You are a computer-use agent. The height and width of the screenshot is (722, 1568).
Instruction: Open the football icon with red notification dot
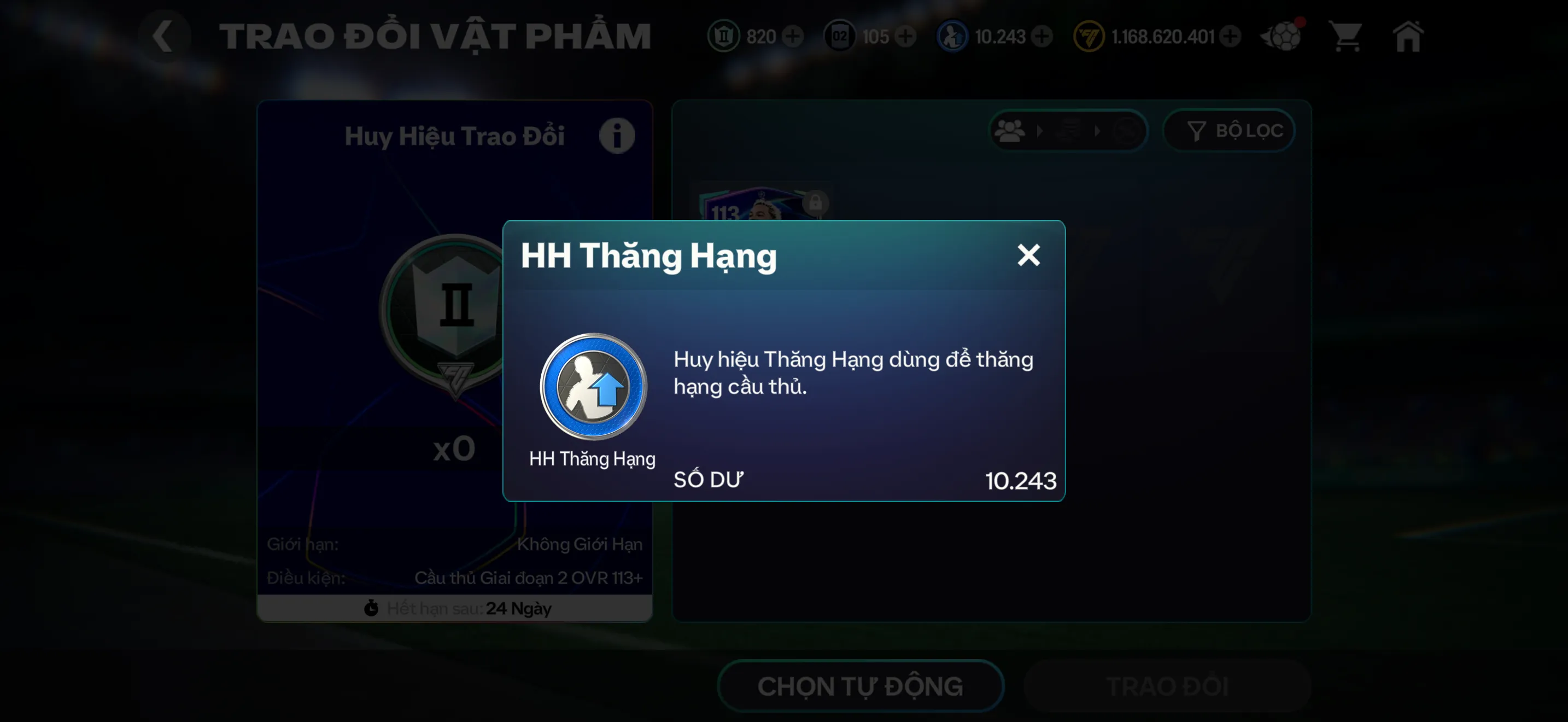point(1283,37)
